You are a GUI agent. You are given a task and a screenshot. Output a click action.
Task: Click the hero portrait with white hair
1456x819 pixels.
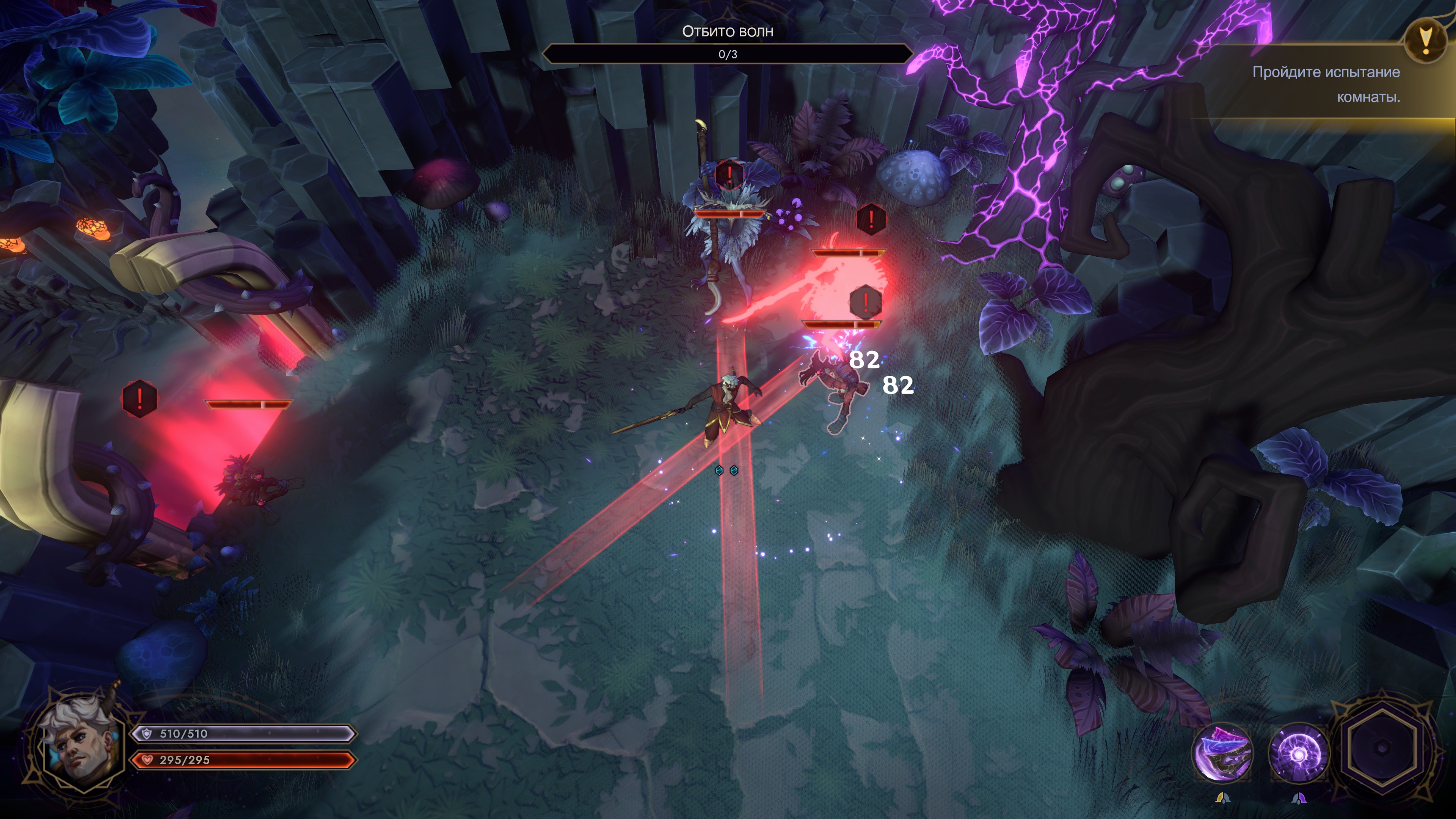pos(81,741)
